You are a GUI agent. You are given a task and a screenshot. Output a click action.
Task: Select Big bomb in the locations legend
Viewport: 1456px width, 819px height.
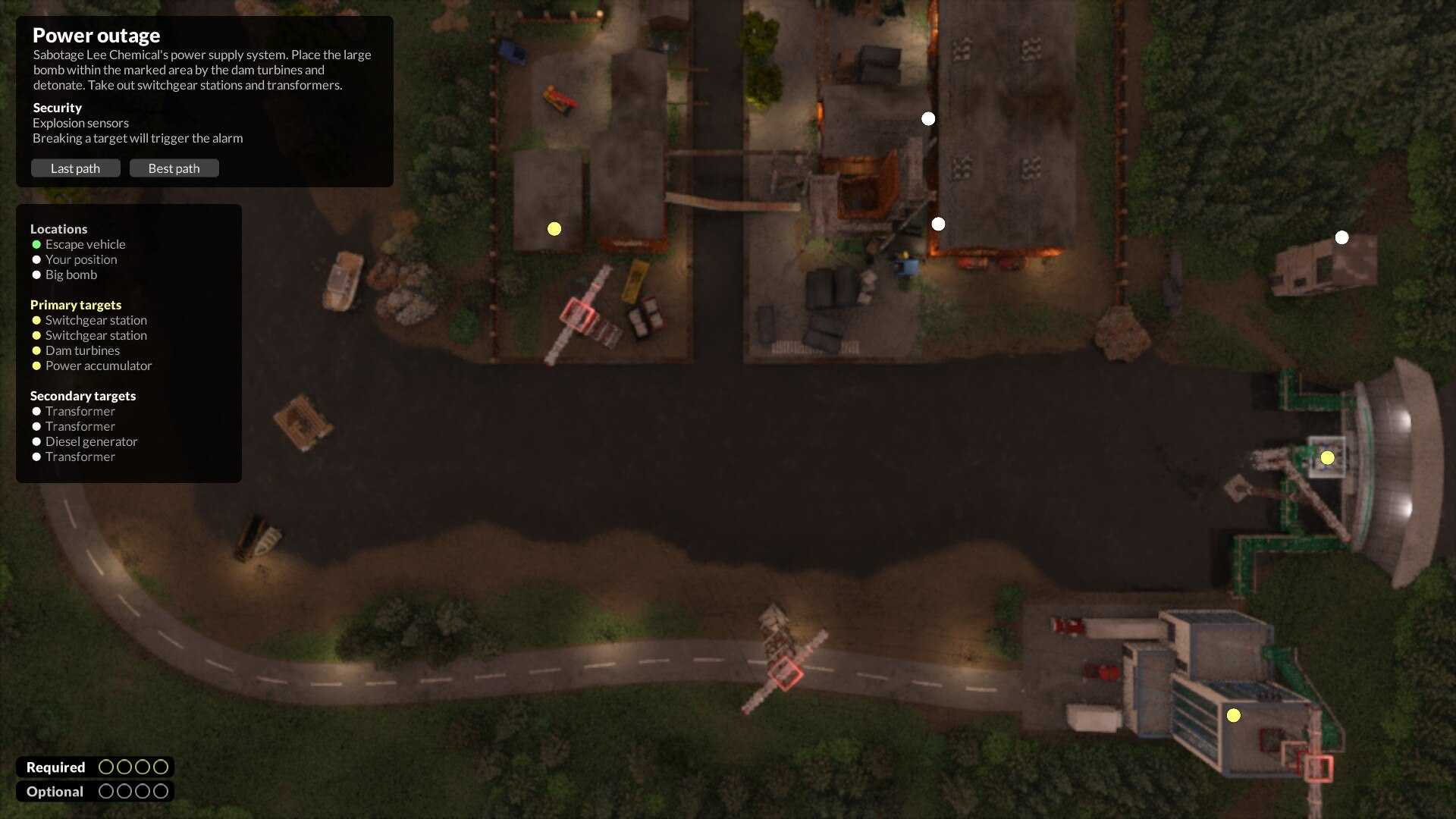(71, 275)
